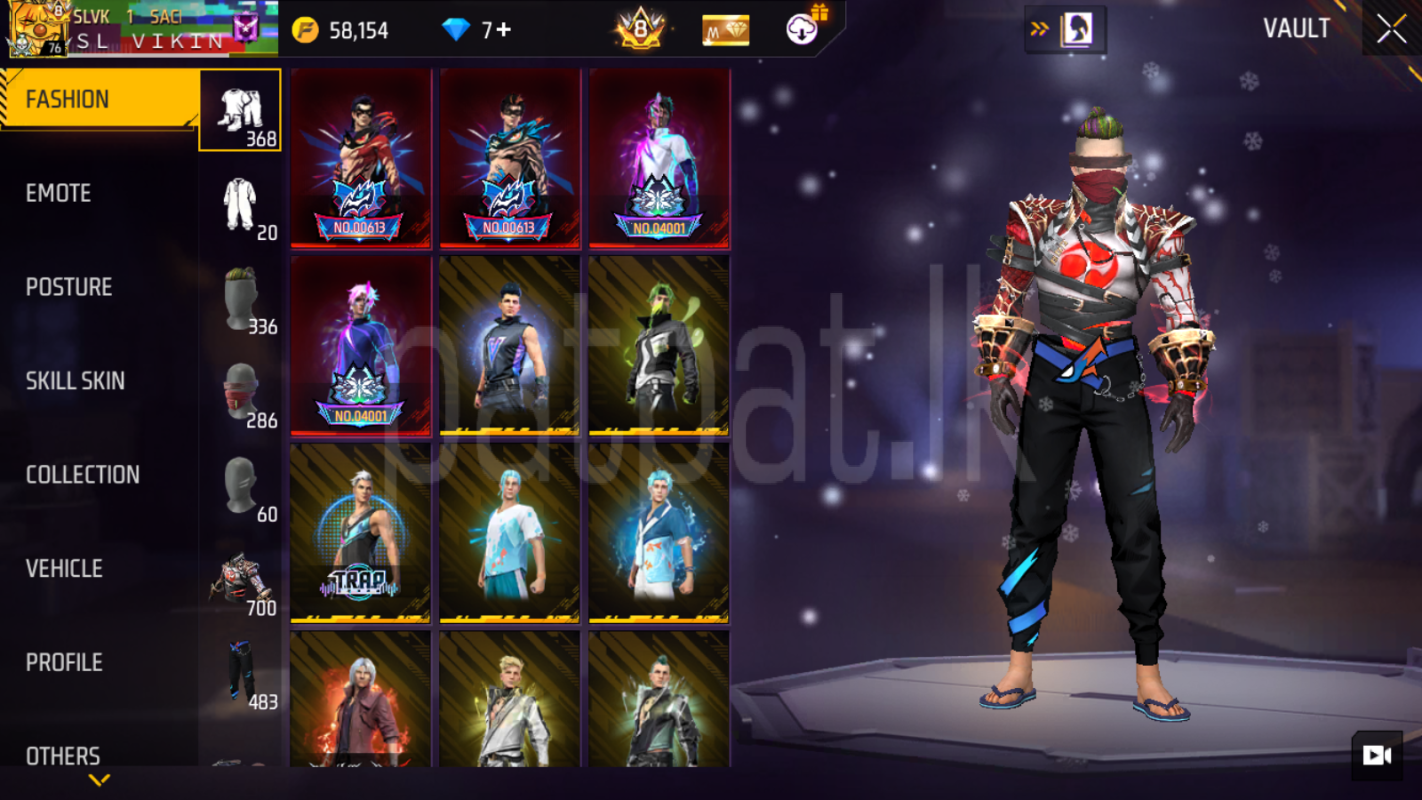Choose the outfit sets category with 368 items
This screenshot has width=1422, height=800.
240,110
